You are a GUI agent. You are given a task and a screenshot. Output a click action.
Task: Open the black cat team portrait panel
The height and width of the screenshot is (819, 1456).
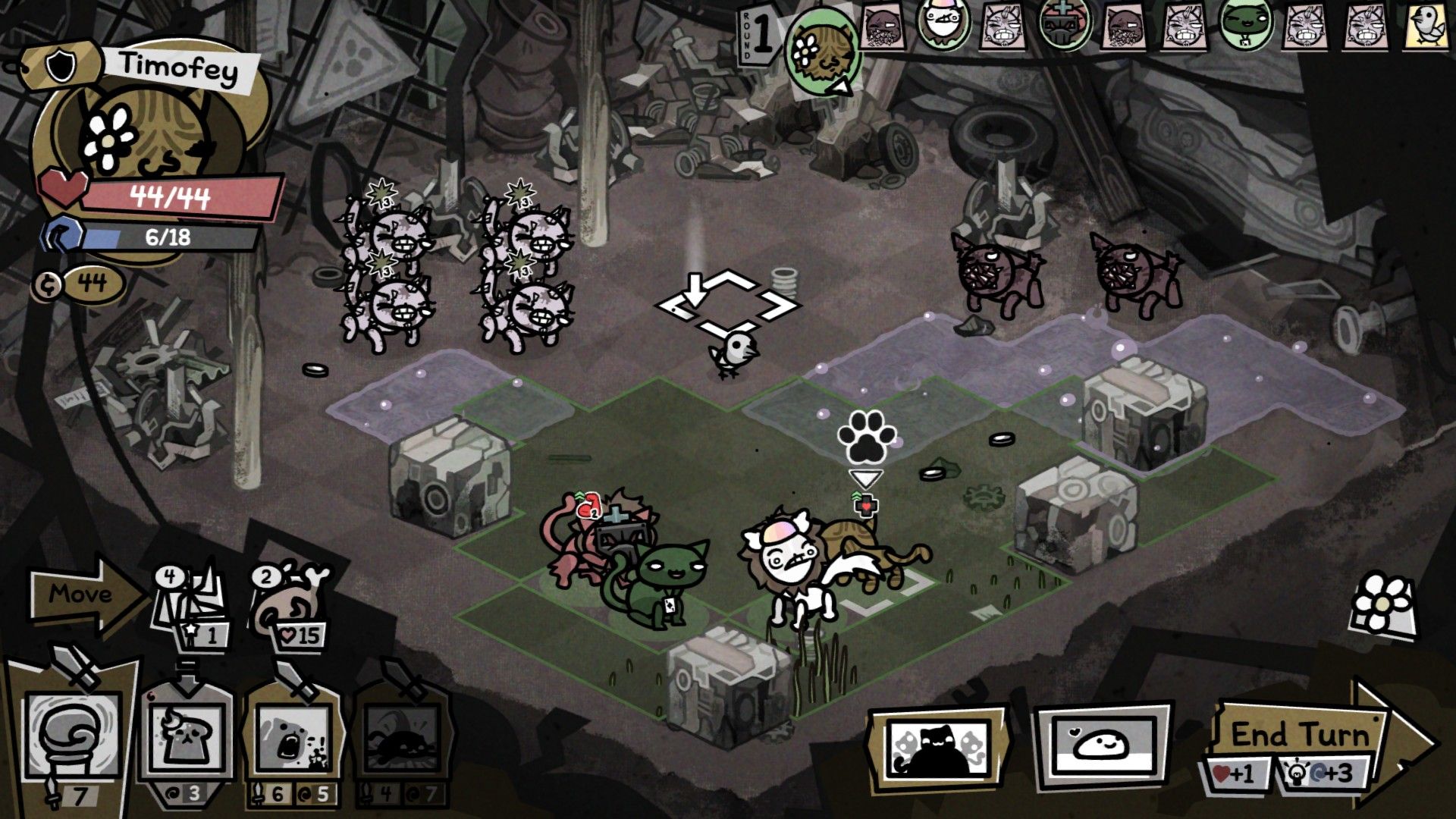point(939,745)
